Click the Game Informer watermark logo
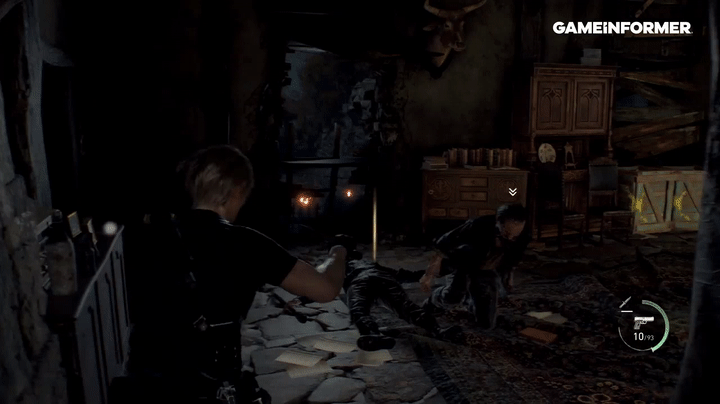Screen dimensions: 720x404 [x=621, y=28]
